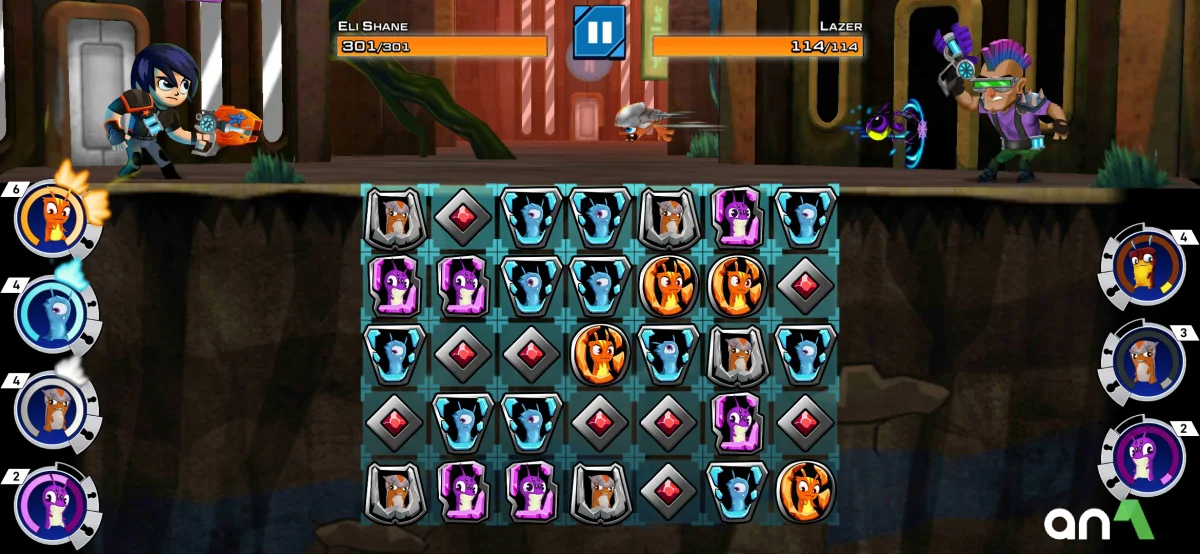Inspect Lazer's gray armored slug icon
The image size is (1200, 554).
(1144, 362)
